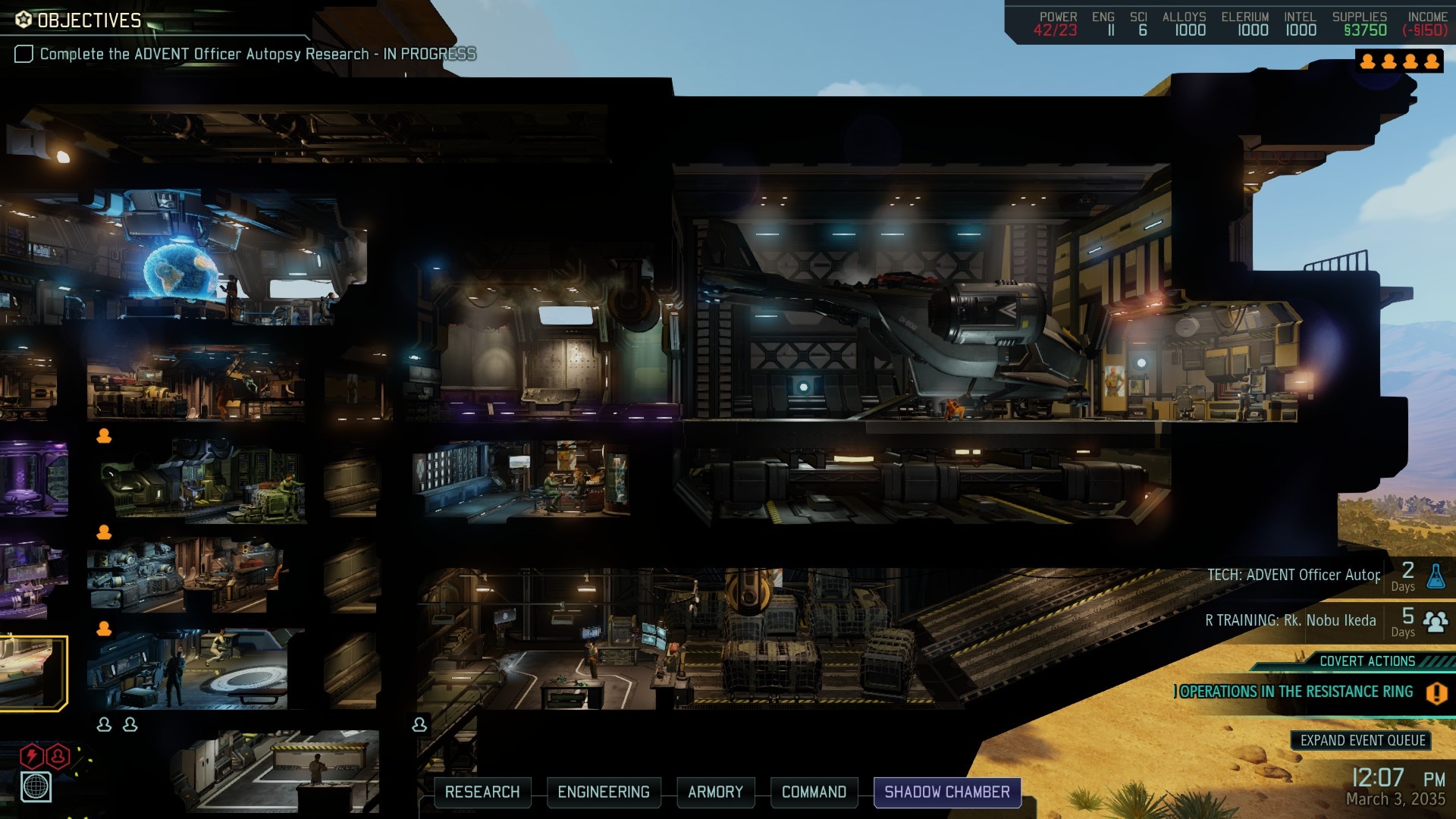
Task: Open the Command section
Action: click(814, 792)
